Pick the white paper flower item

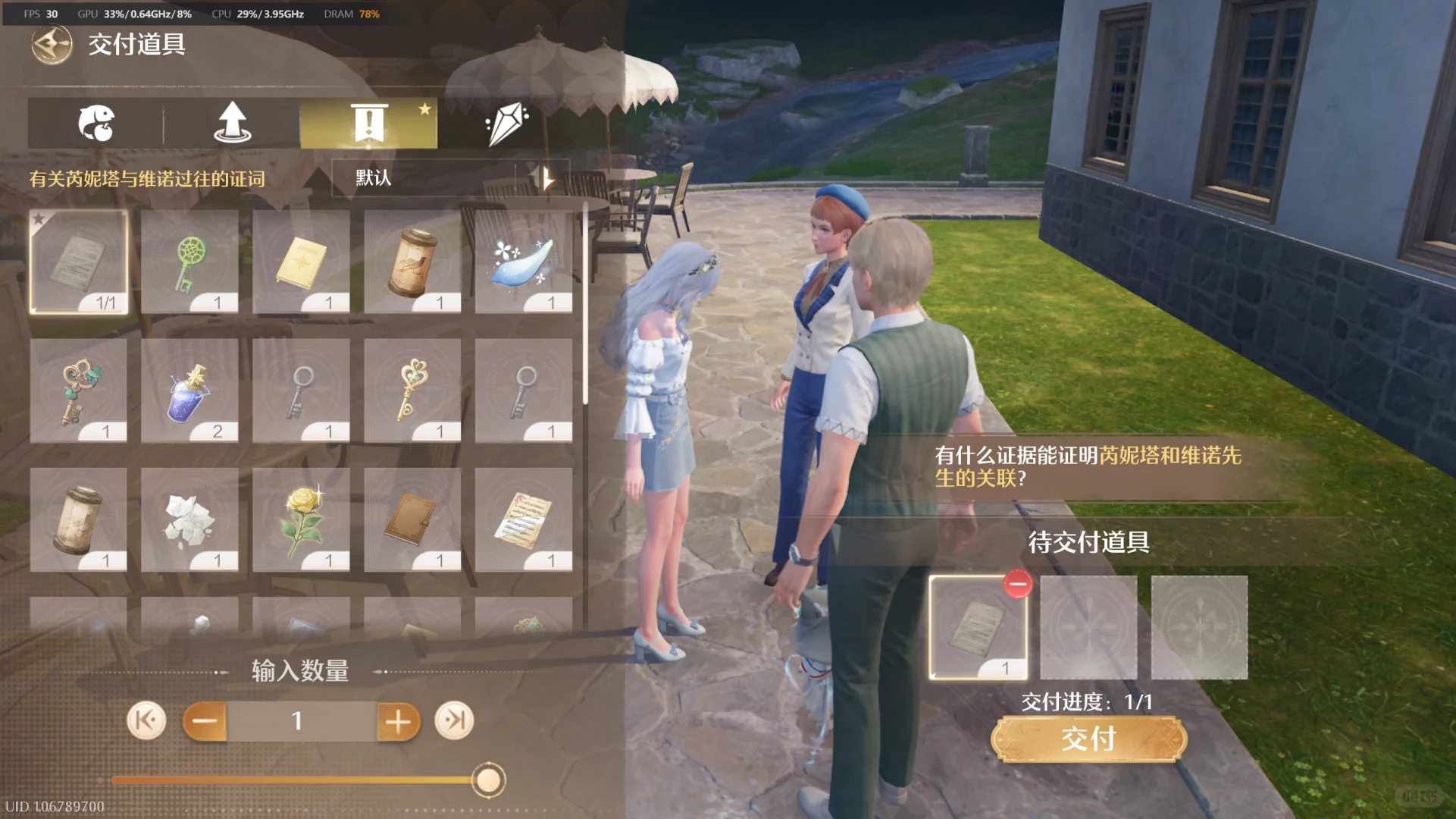point(189,519)
